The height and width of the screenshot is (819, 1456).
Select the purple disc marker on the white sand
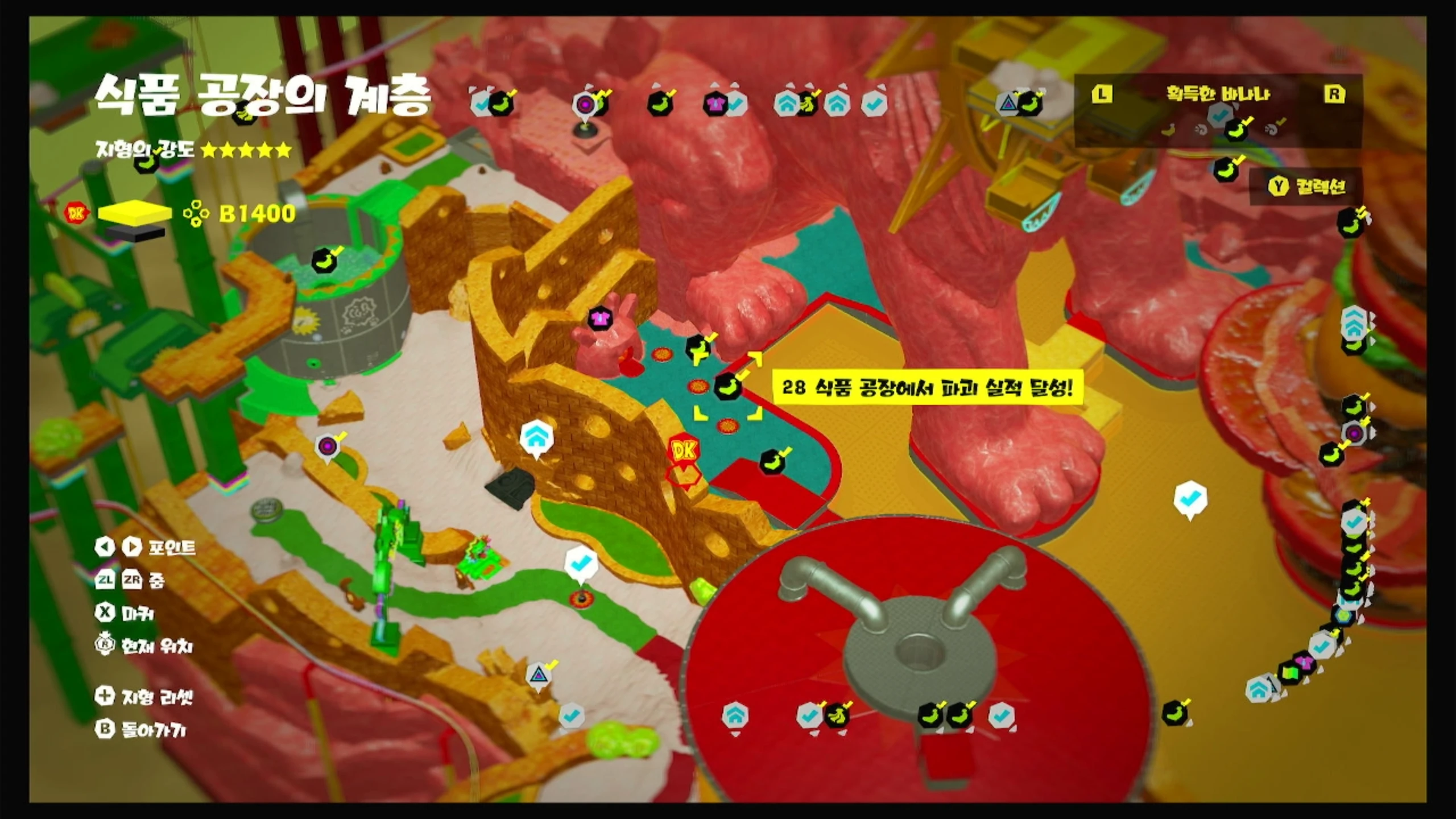click(328, 446)
